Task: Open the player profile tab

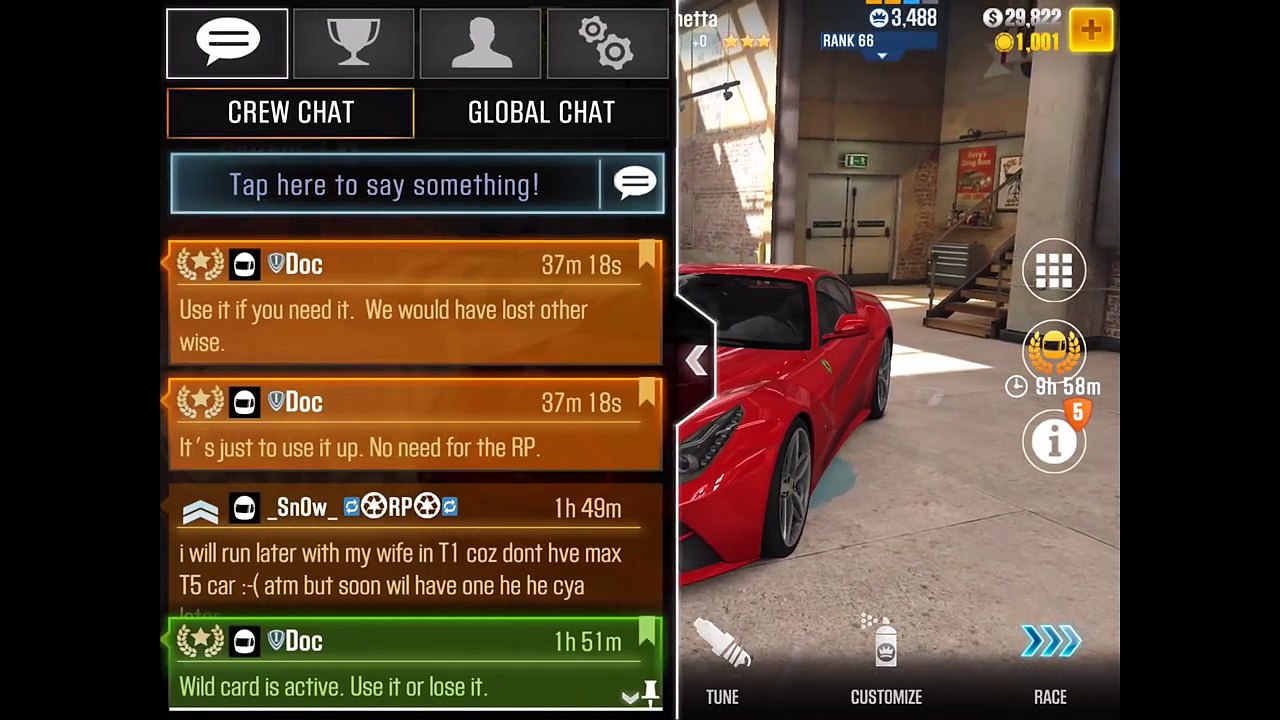Action: (x=481, y=44)
